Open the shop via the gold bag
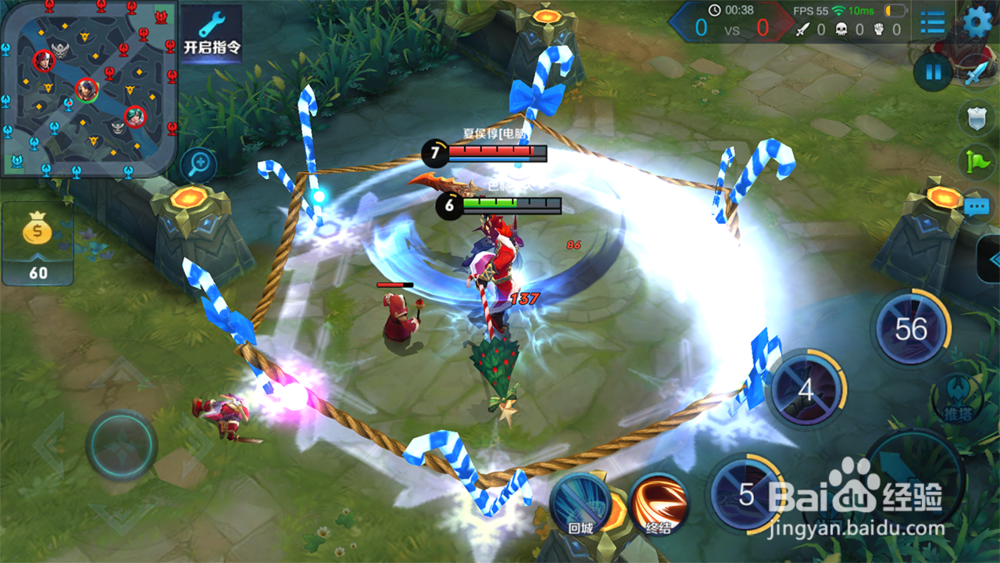The height and width of the screenshot is (563, 1000). tap(38, 244)
